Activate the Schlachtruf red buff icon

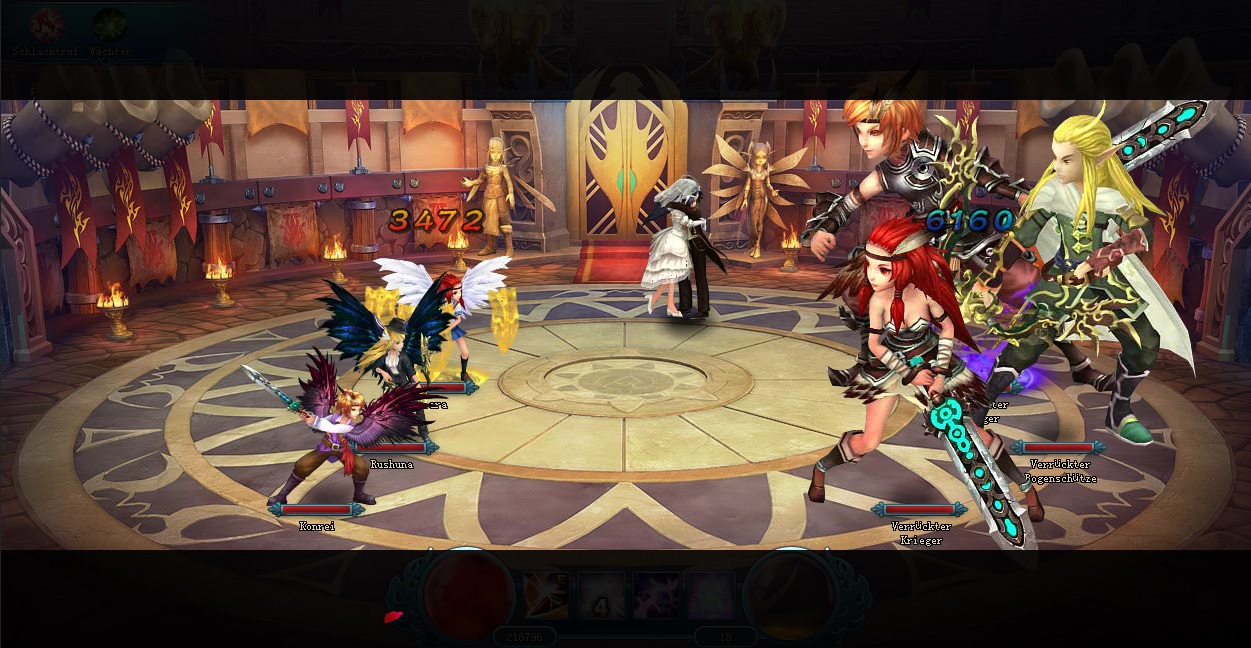[x=46, y=24]
